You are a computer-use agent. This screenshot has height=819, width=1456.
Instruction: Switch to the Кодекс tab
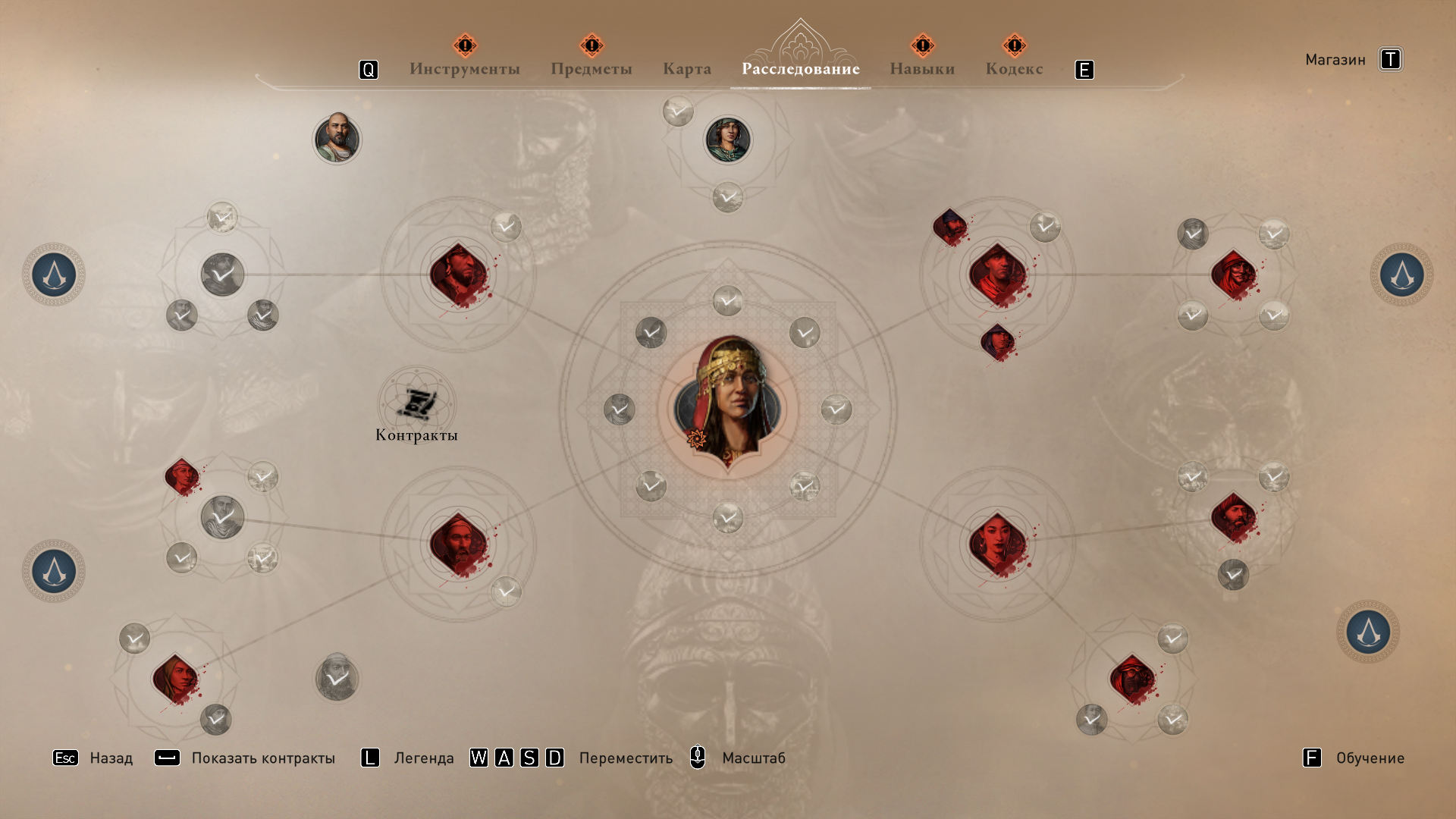point(1014,68)
